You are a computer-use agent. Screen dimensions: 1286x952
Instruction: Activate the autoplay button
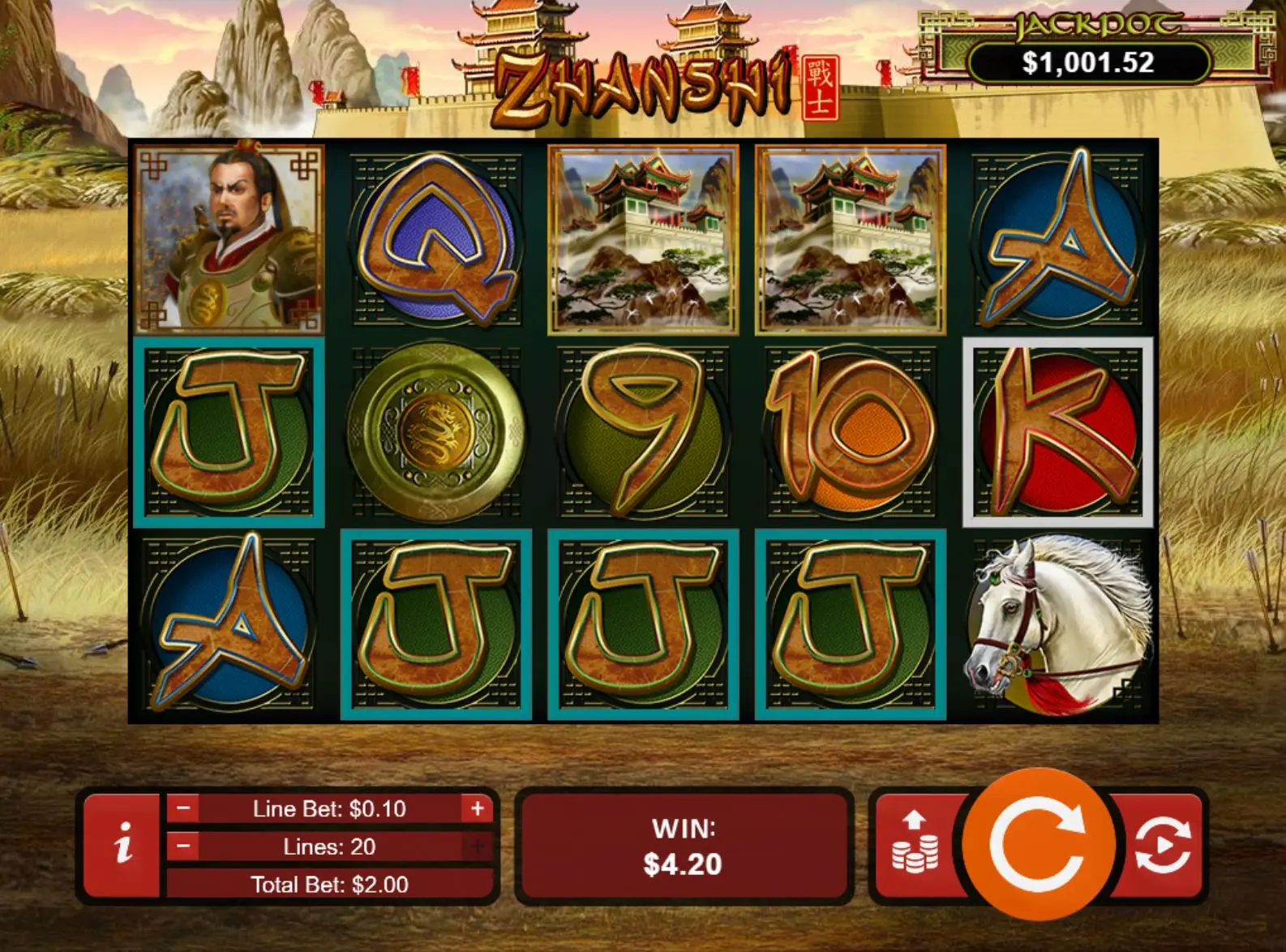[x=1163, y=845]
